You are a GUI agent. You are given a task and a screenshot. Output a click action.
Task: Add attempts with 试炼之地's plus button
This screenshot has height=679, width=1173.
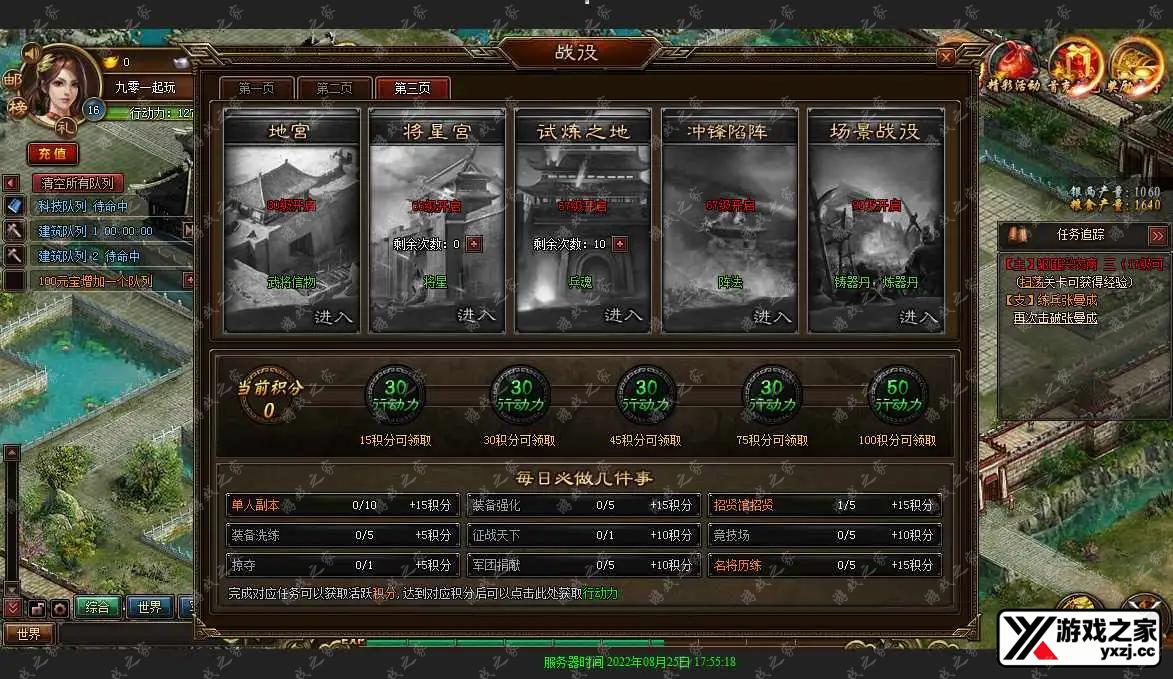pos(619,244)
